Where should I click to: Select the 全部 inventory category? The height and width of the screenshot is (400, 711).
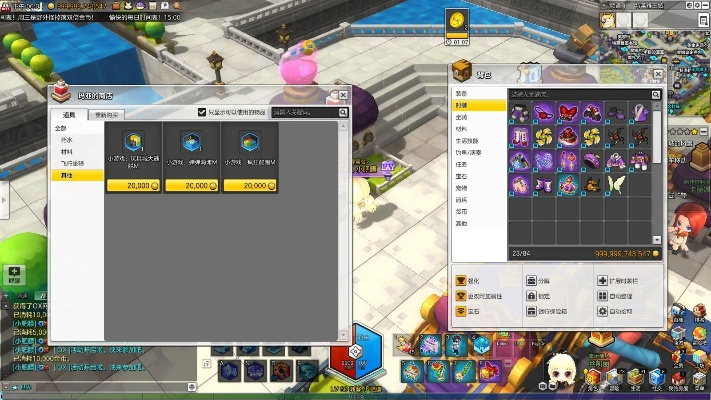[462, 93]
